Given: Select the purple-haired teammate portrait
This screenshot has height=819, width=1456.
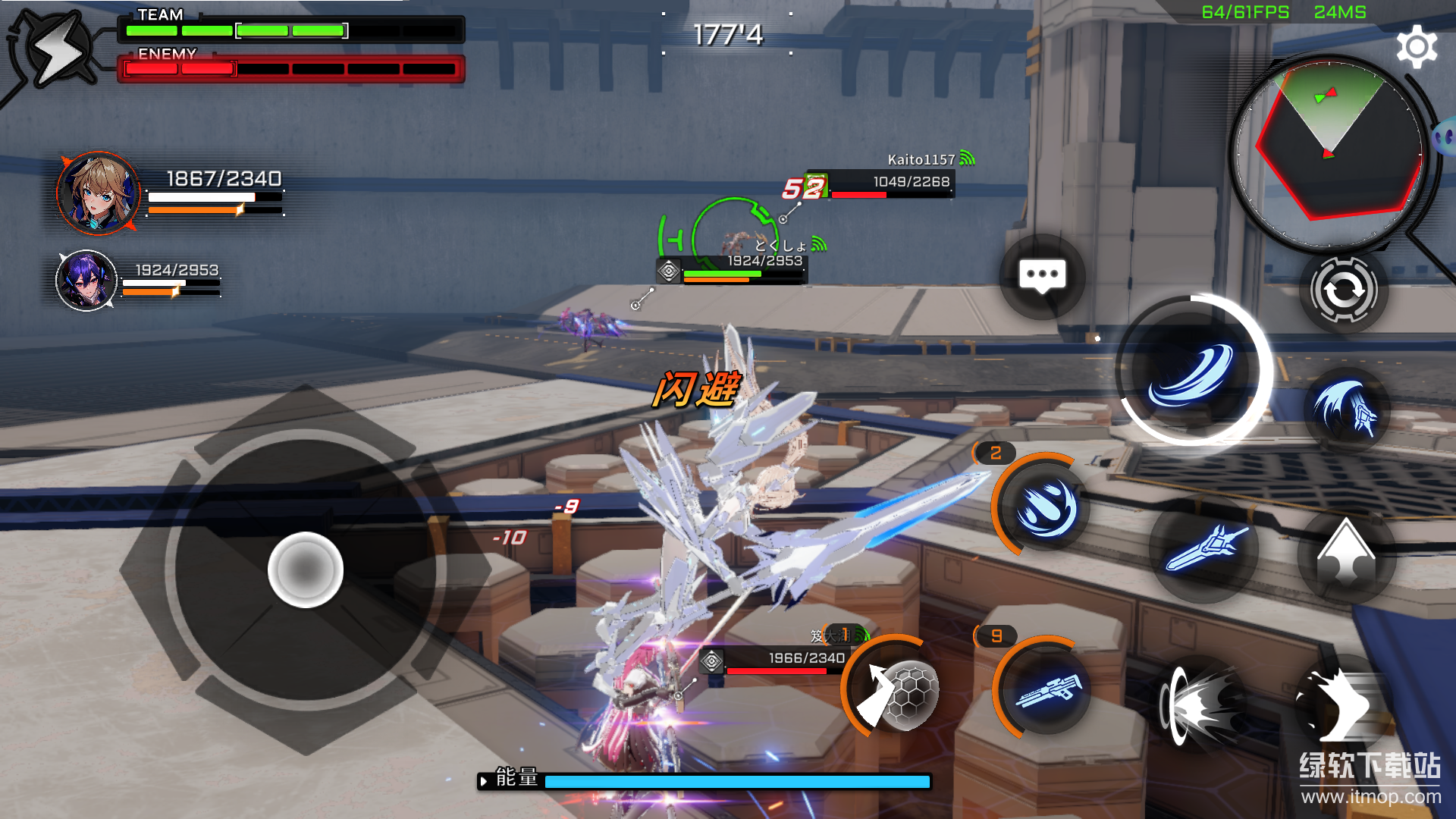Looking at the screenshot, I should [x=86, y=281].
